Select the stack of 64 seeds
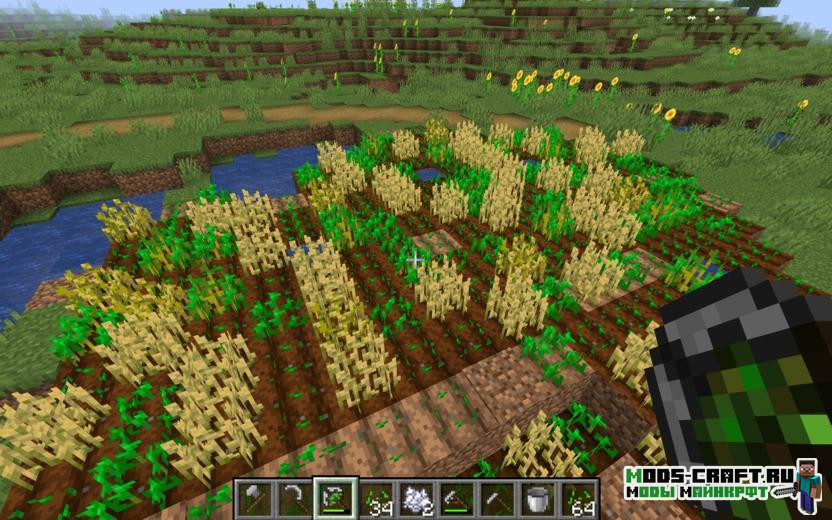The width and height of the screenshot is (832, 520). (578, 497)
